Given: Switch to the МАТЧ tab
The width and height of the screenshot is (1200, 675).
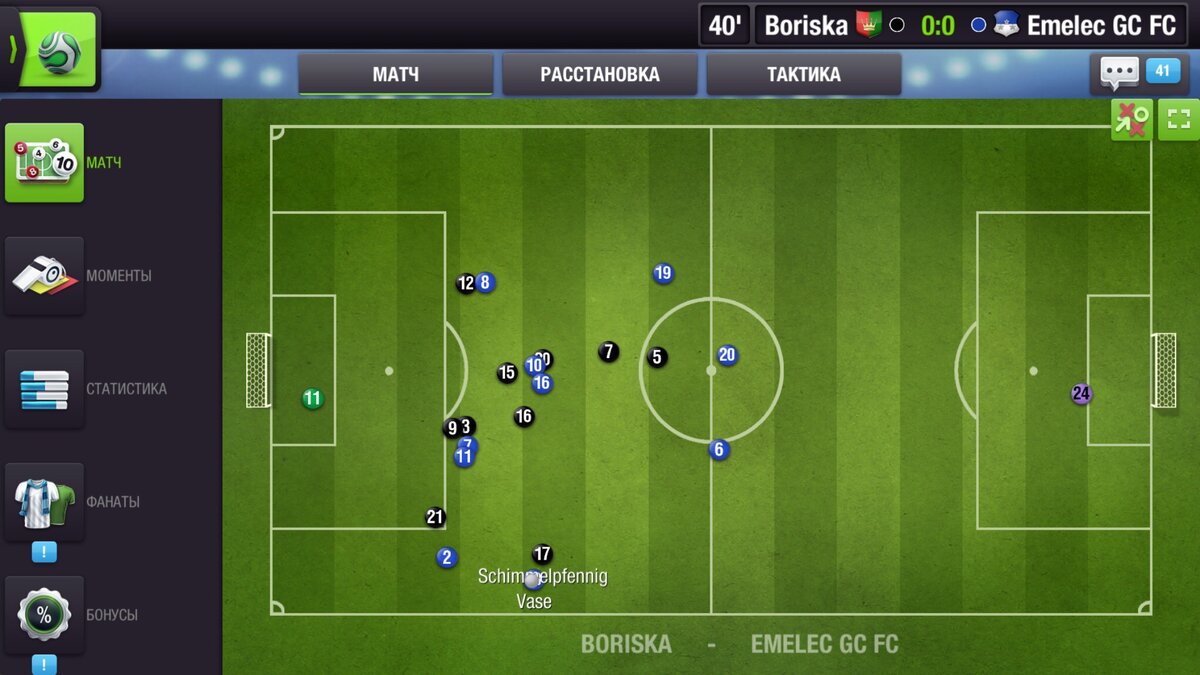Looking at the screenshot, I should pos(395,75).
